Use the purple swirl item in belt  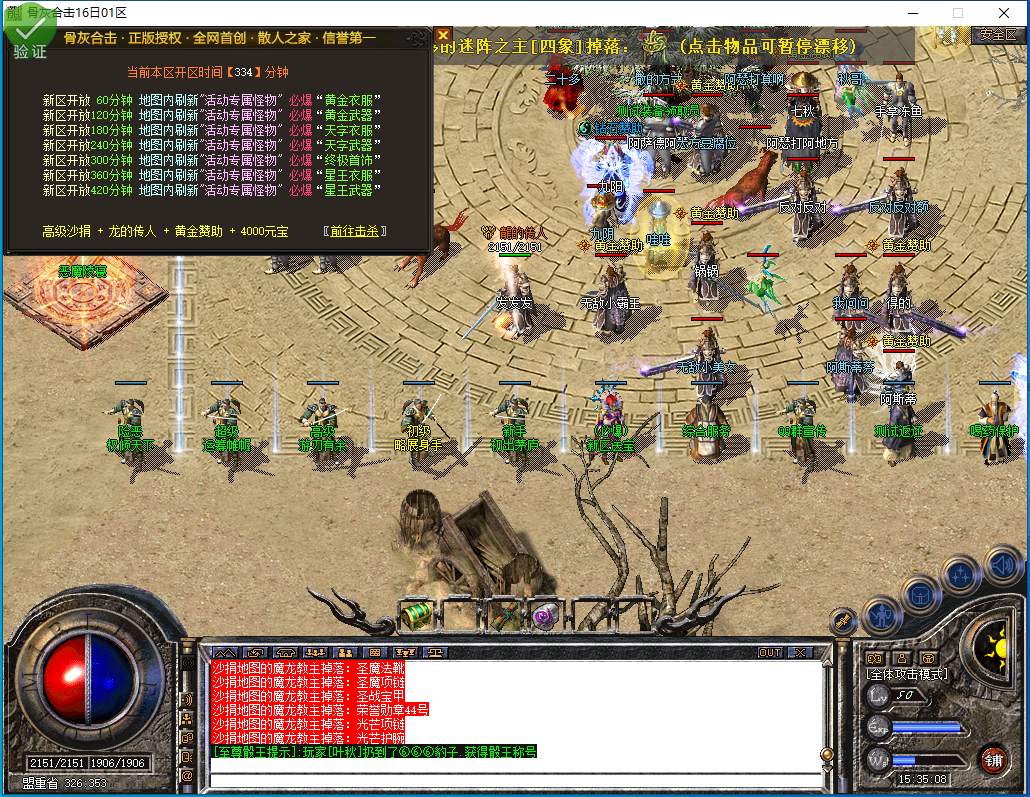(546, 614)
